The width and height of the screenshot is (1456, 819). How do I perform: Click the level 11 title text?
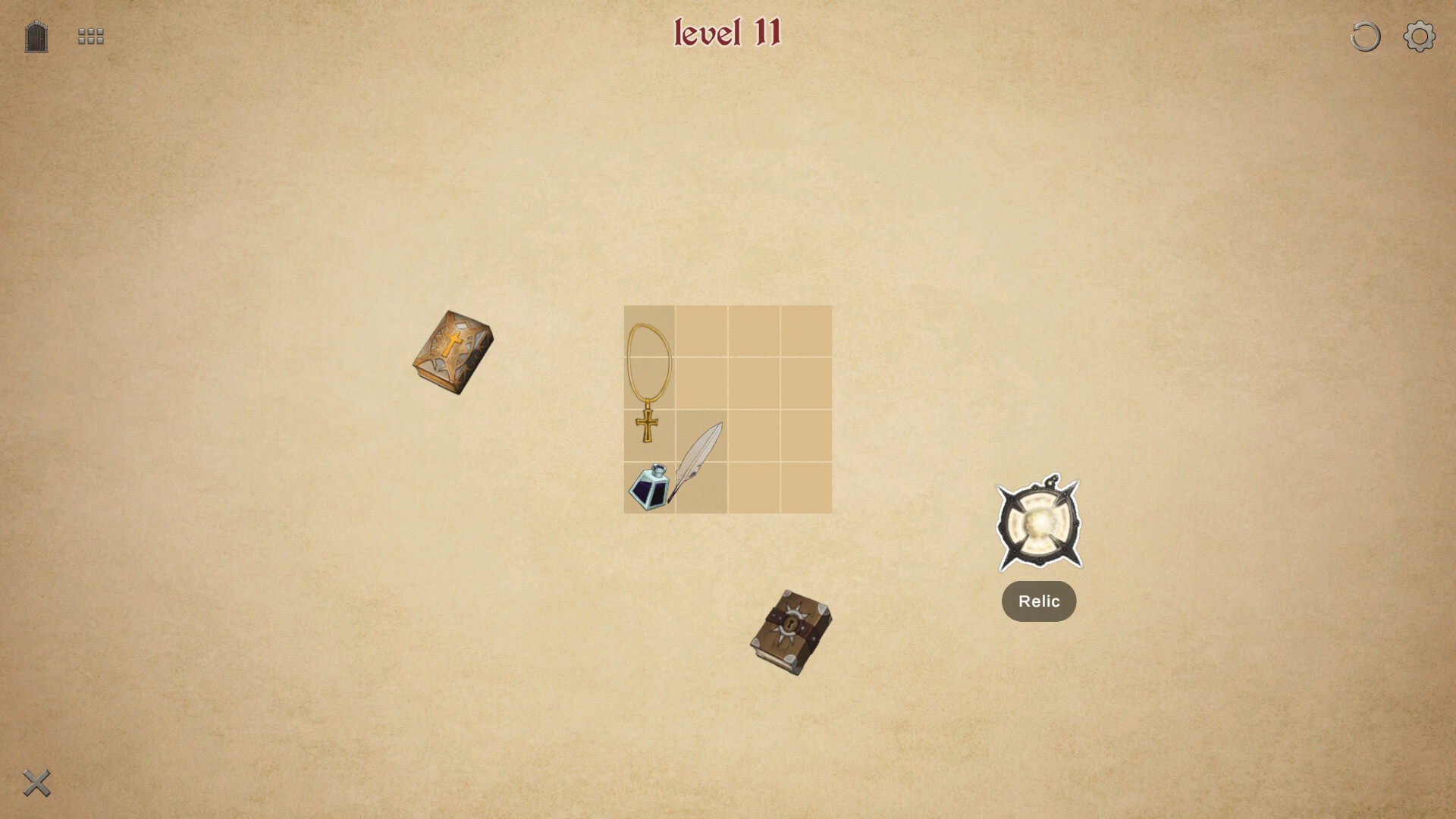pyautogui.click(x=727, y=33)
